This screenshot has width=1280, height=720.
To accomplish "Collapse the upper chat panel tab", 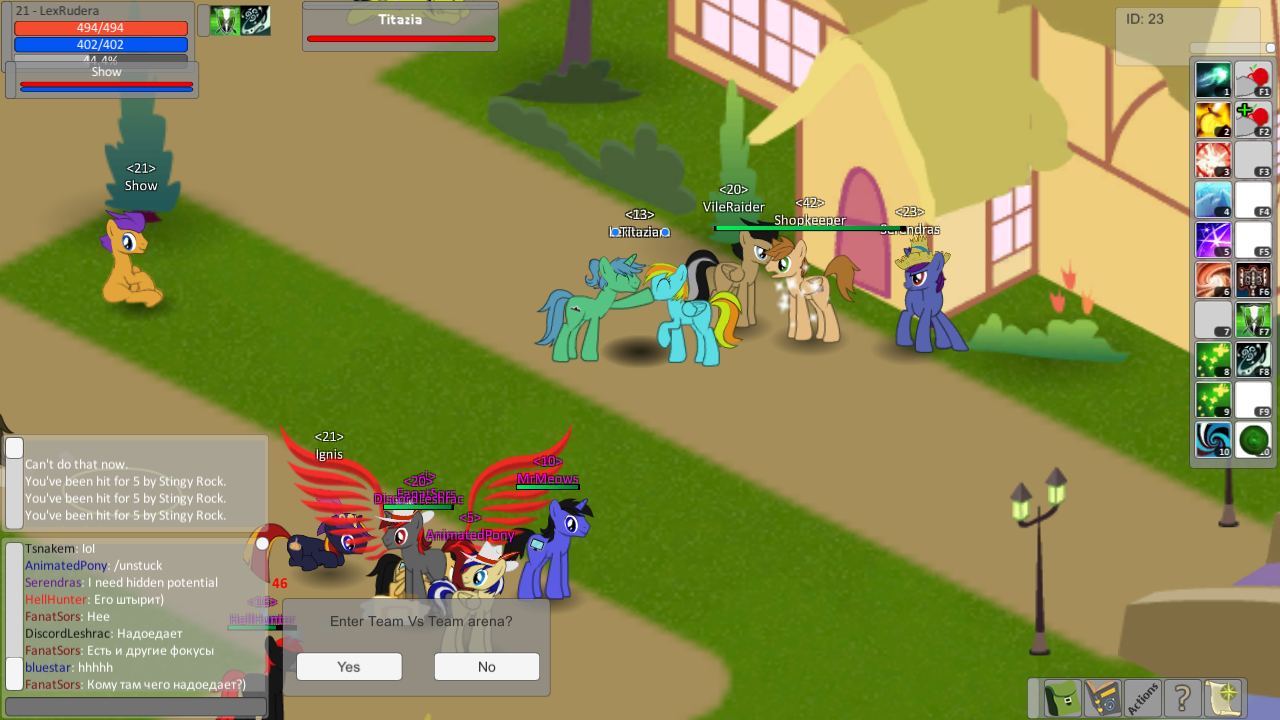I will click(x=12, y=450).
